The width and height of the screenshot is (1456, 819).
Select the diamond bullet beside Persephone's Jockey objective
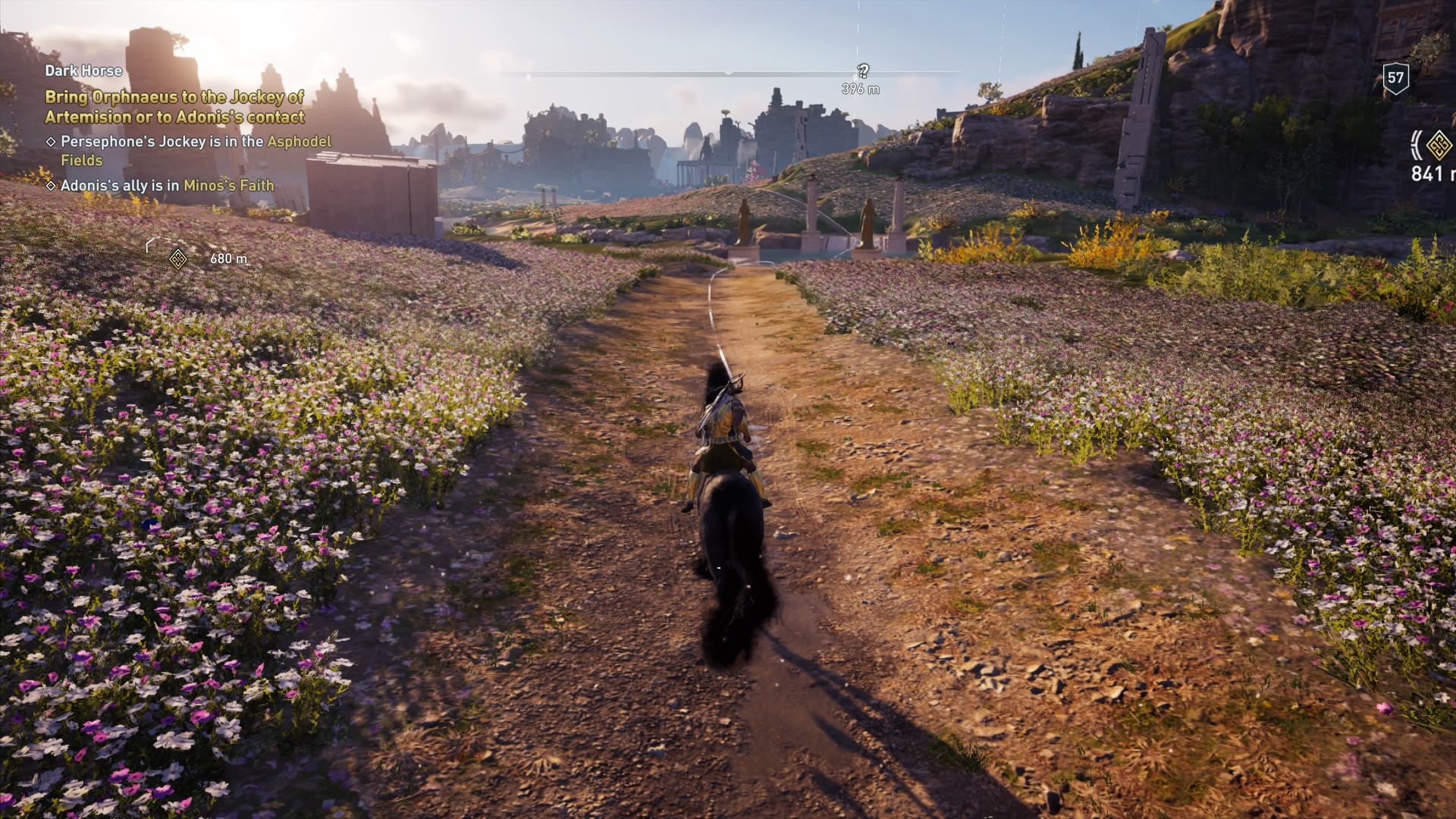[51, 141]
